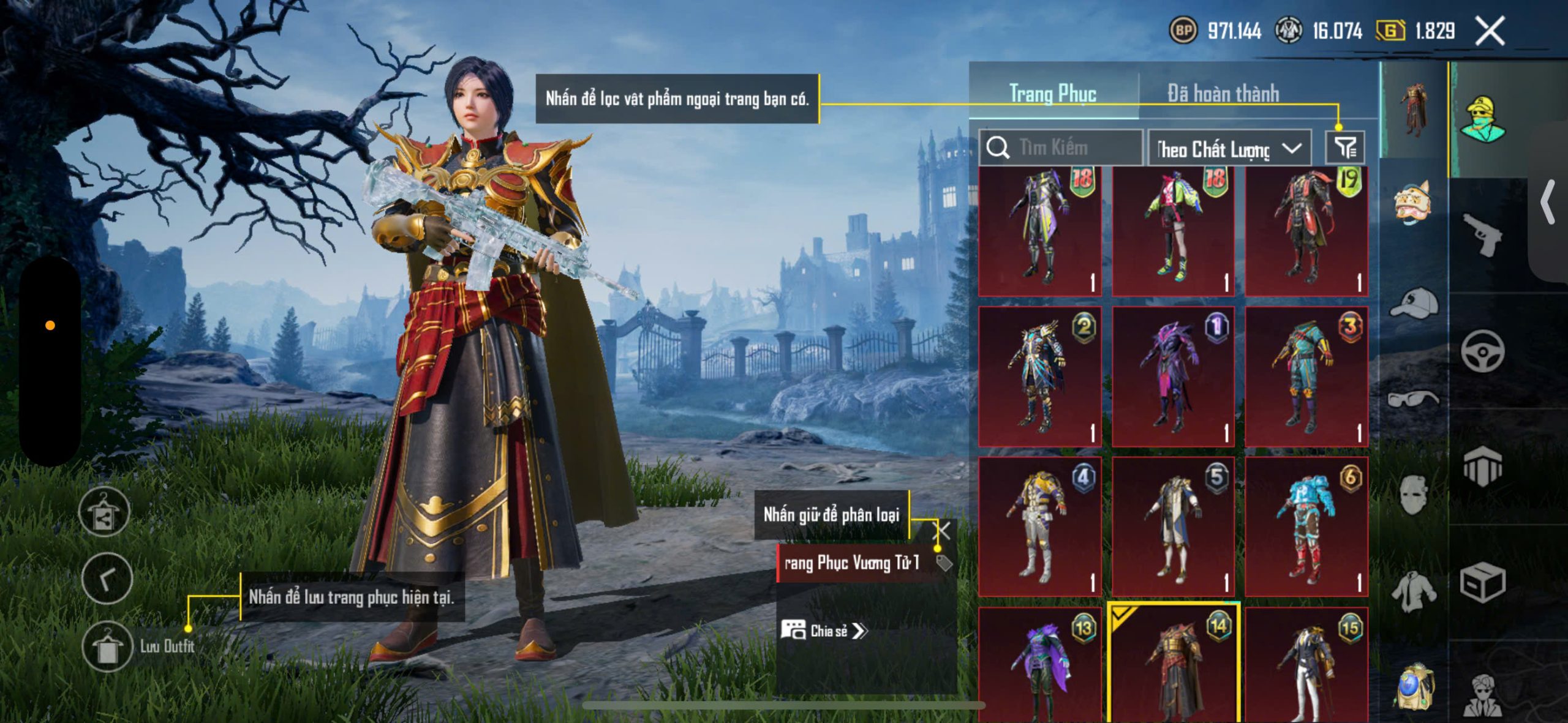Screen dimensions: 1568x723
Task: Switch to the Trang Phục tab
Action: coord(1053,94)
